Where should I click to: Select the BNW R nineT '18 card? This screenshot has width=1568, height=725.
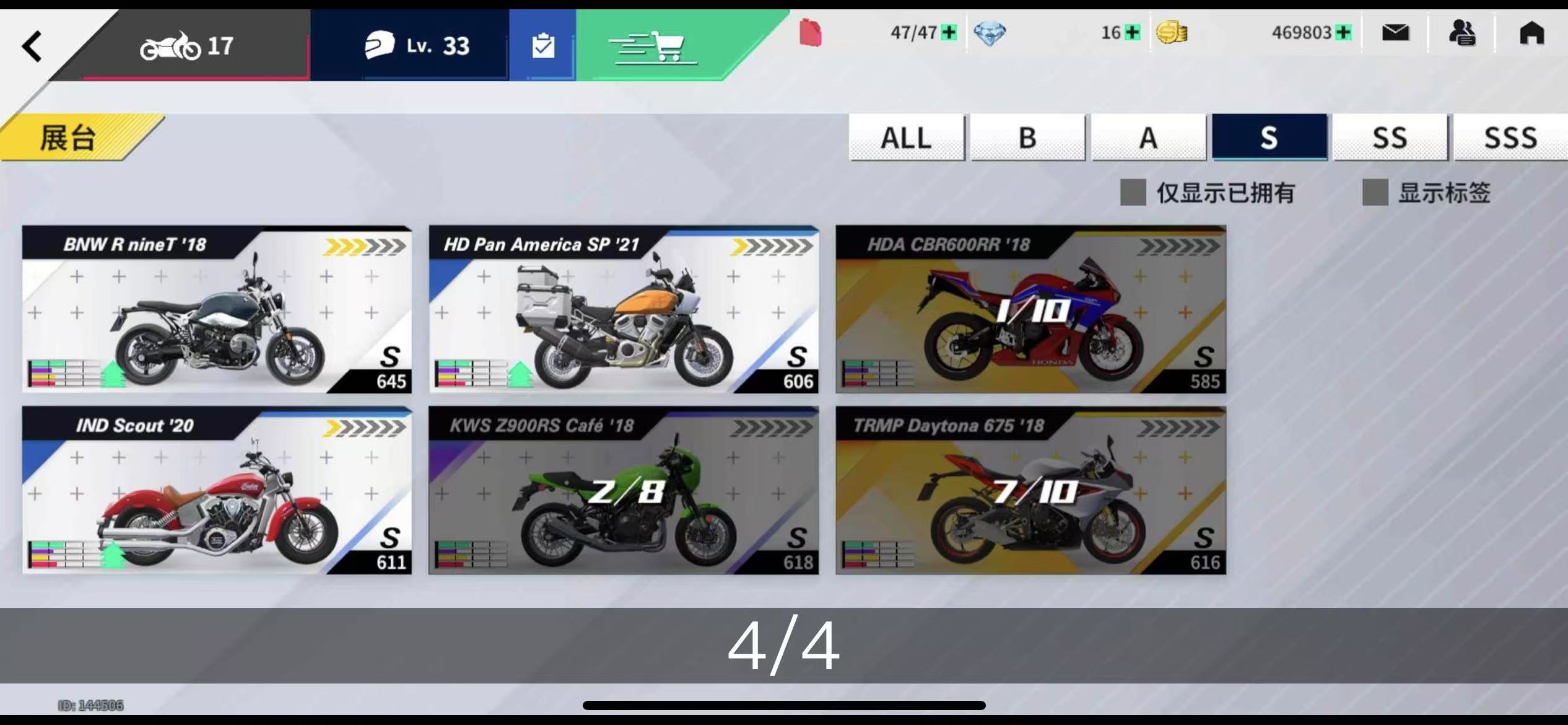click(217, 310)
